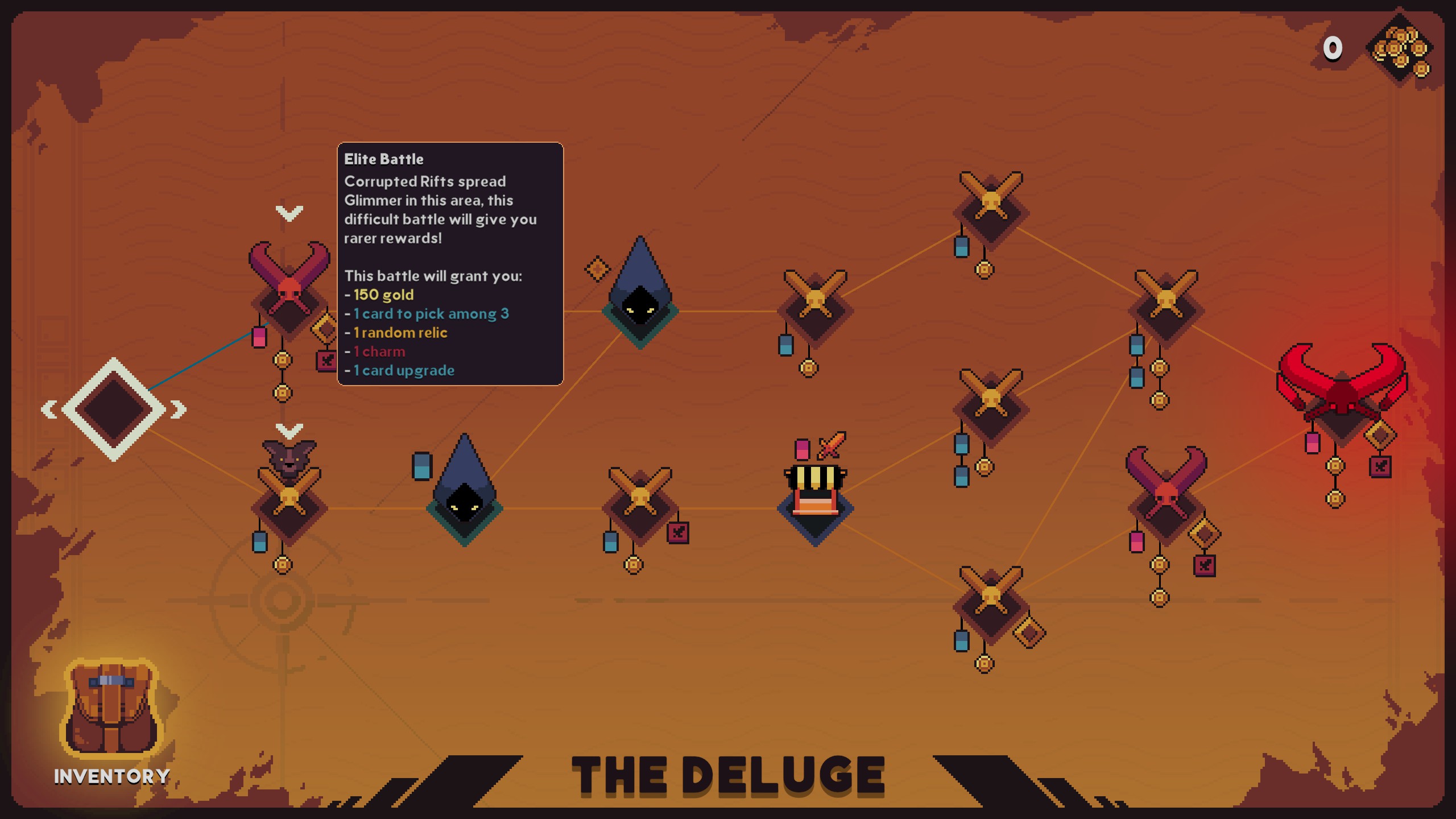Click the white-outlined current position diamond
This screenshot has height=819, width=1456.
(x=113, y=409)
